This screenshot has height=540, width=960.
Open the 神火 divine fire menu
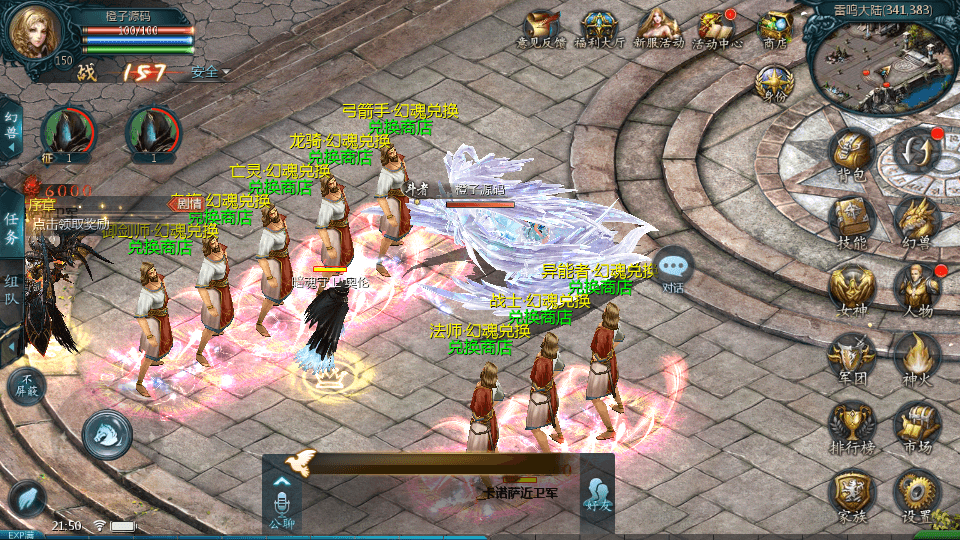(x=917, y=355)
